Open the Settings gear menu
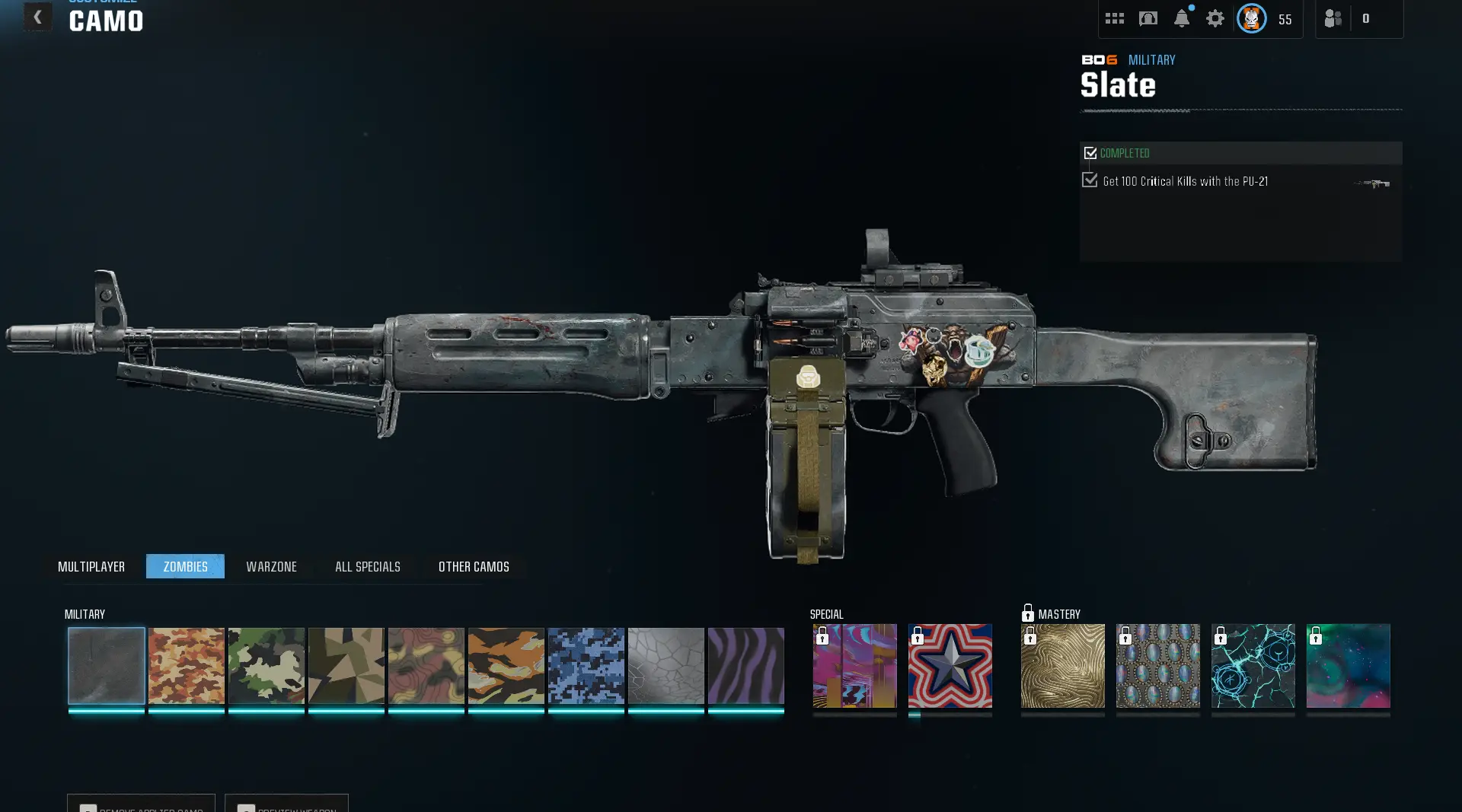This screenshot has height=812, width=1462. tap(1215, 18)
